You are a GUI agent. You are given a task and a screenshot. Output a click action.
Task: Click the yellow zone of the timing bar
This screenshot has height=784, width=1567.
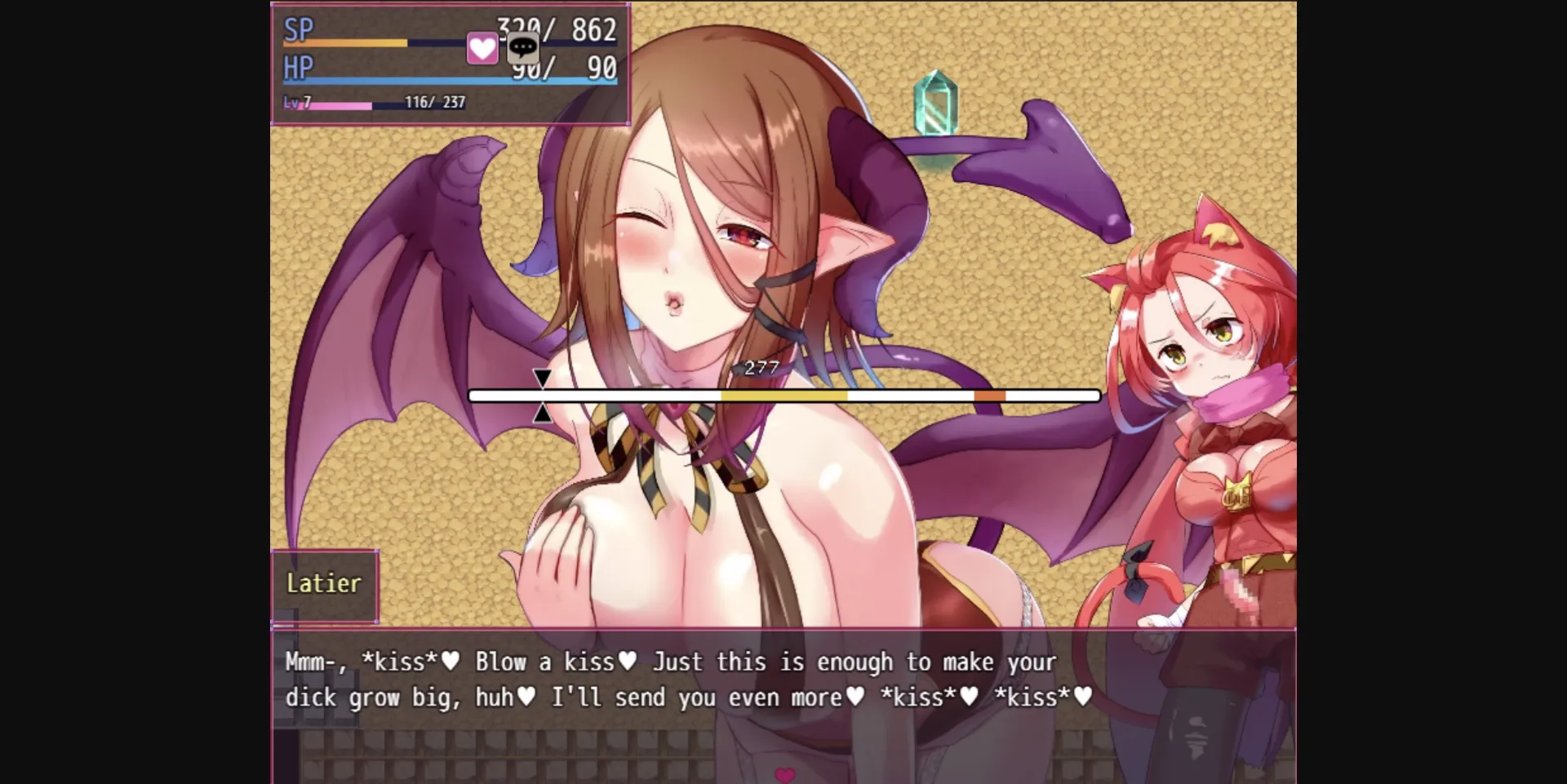pos(783,394)
